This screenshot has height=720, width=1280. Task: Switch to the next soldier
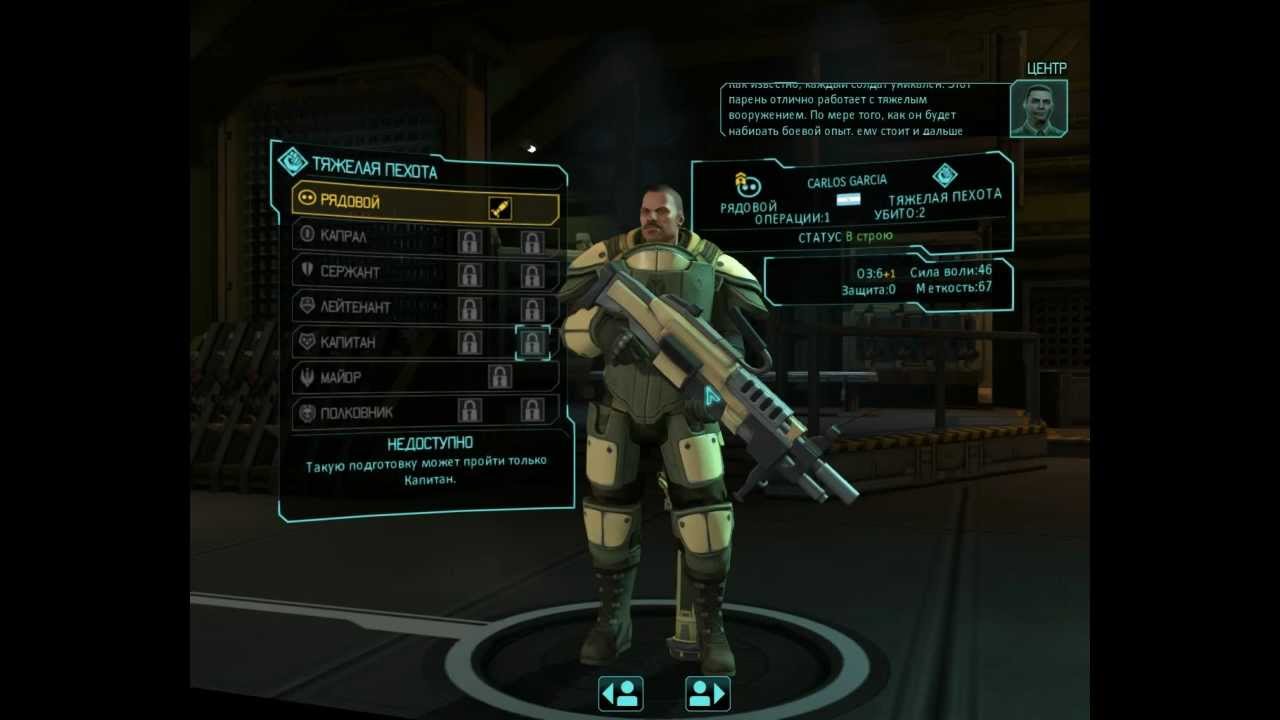[707, 693]
